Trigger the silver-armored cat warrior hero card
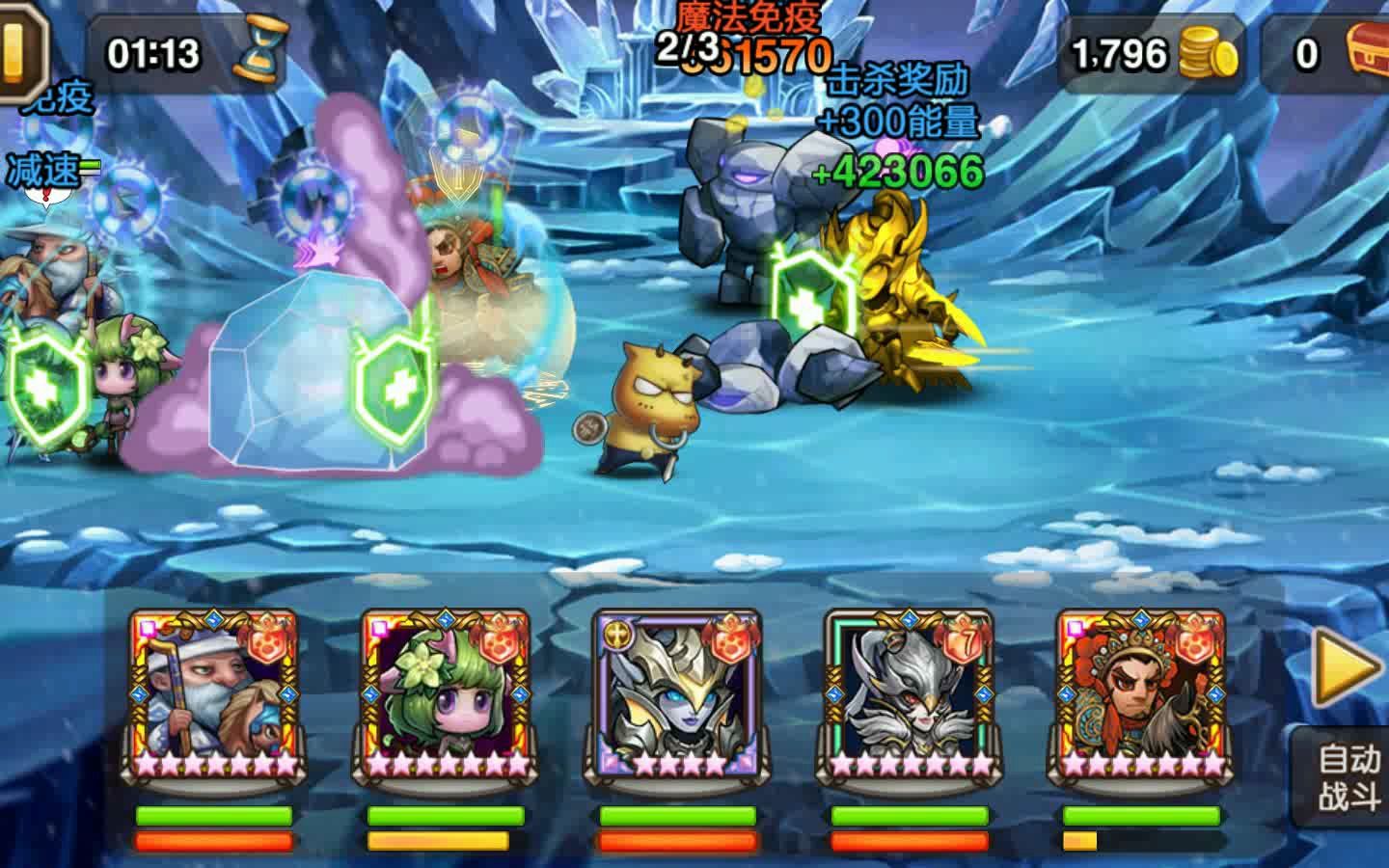 click(909, 694)
